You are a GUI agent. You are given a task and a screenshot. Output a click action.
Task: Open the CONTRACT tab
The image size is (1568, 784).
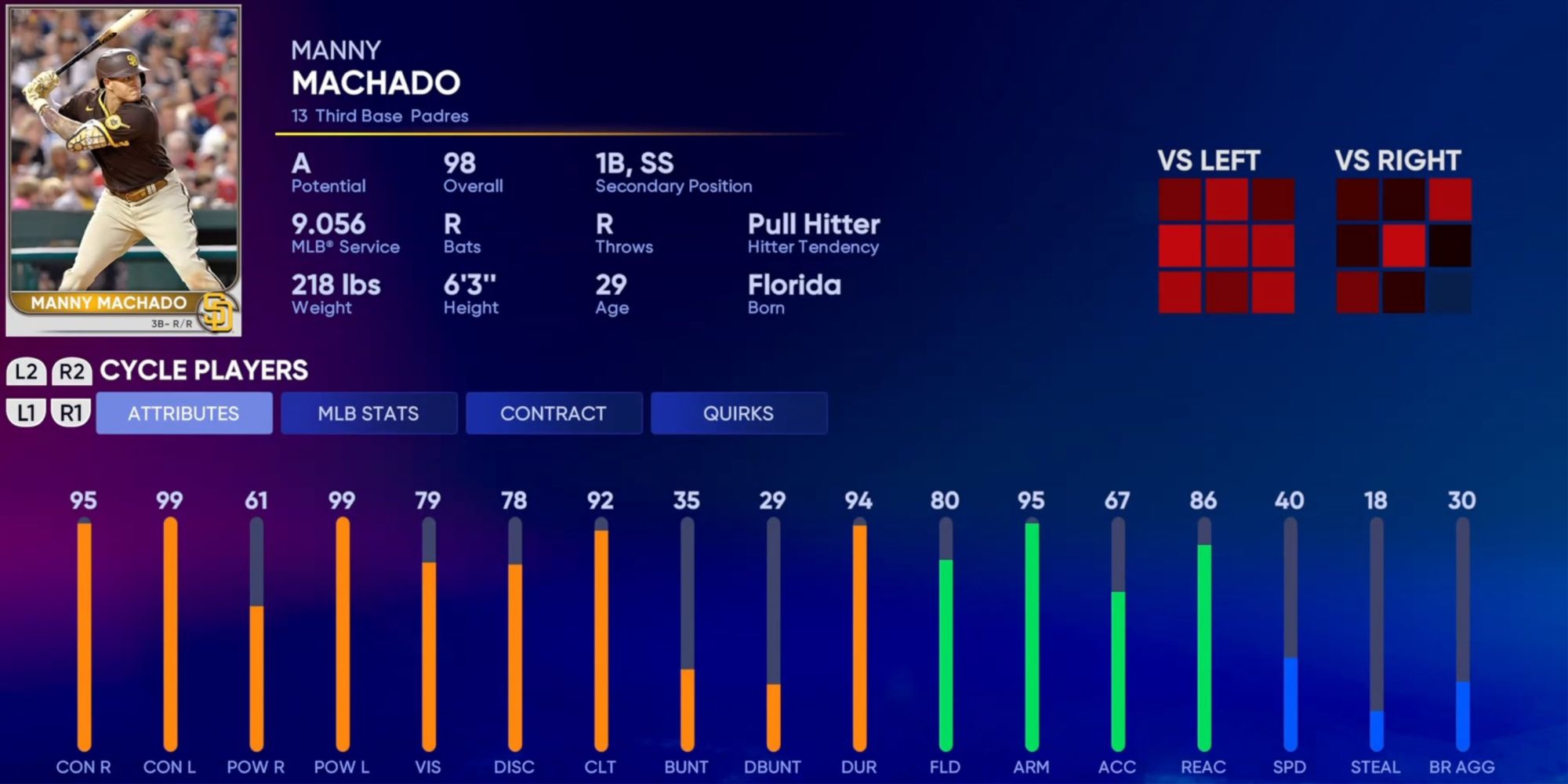pyautogui.click(x=554, y=413)
